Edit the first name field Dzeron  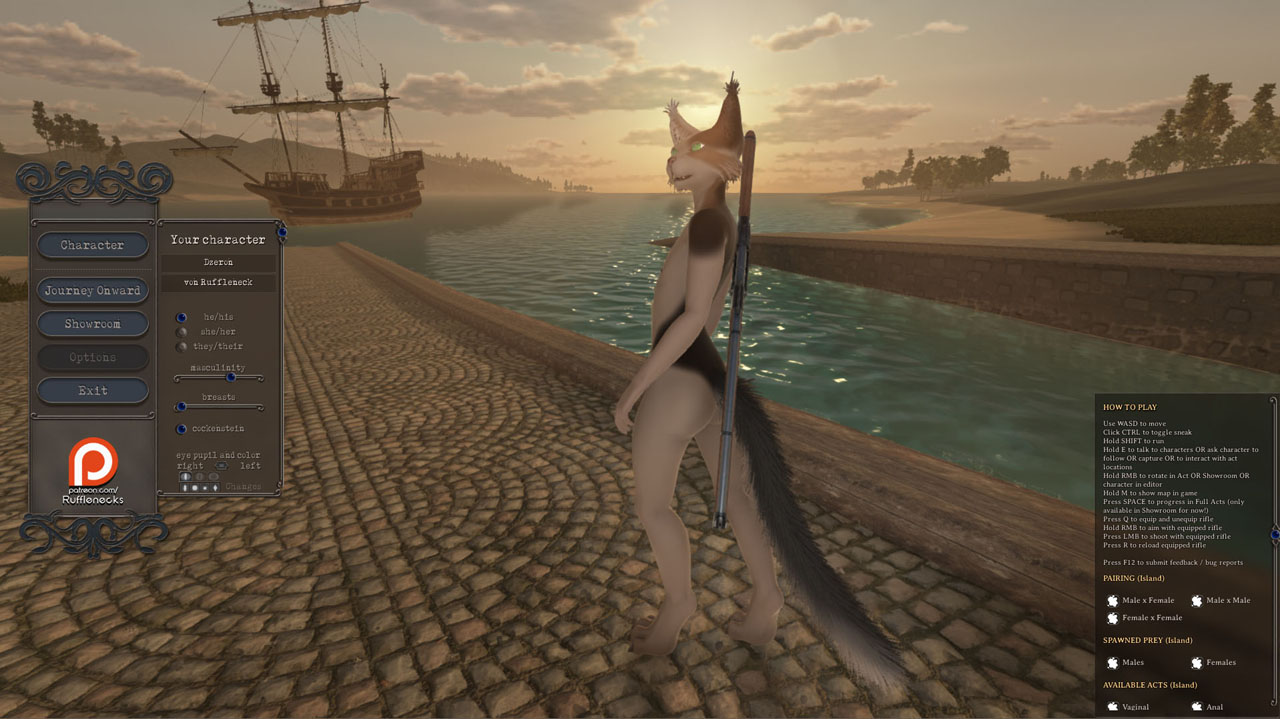pyautogui.click(x=218, y=263)
